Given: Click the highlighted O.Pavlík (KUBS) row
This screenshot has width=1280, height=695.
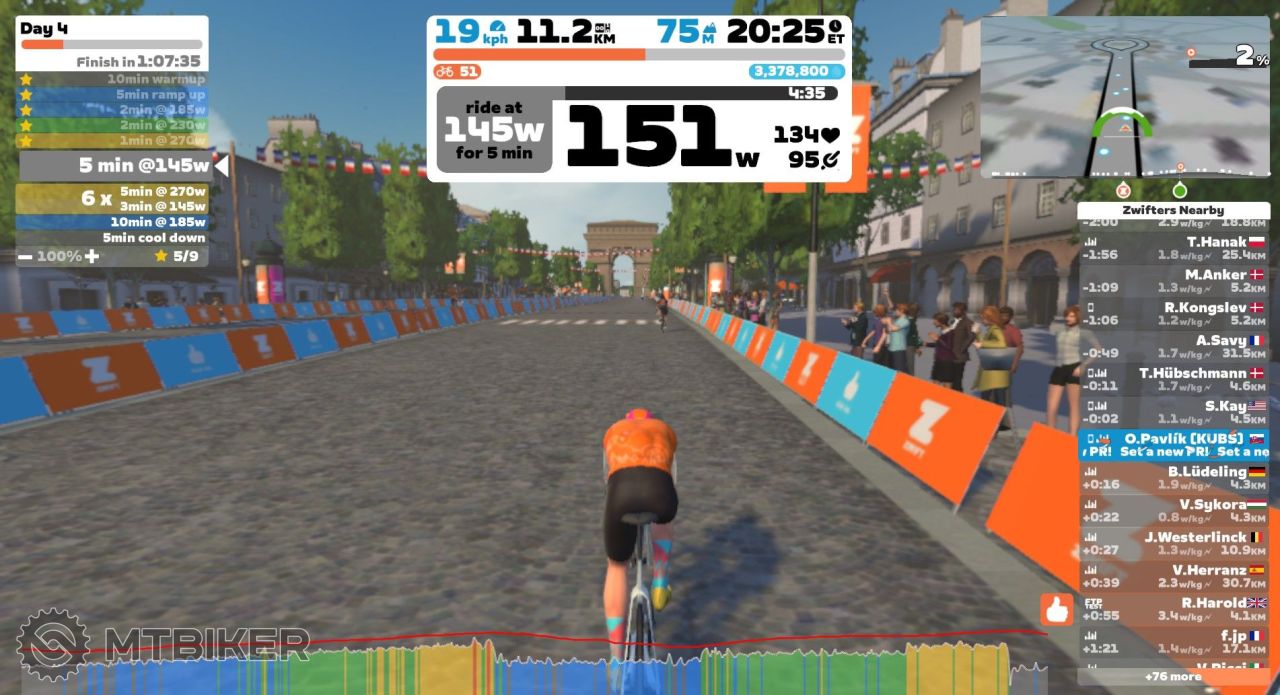Looking at the screenshot, I should click(1173, 445).
